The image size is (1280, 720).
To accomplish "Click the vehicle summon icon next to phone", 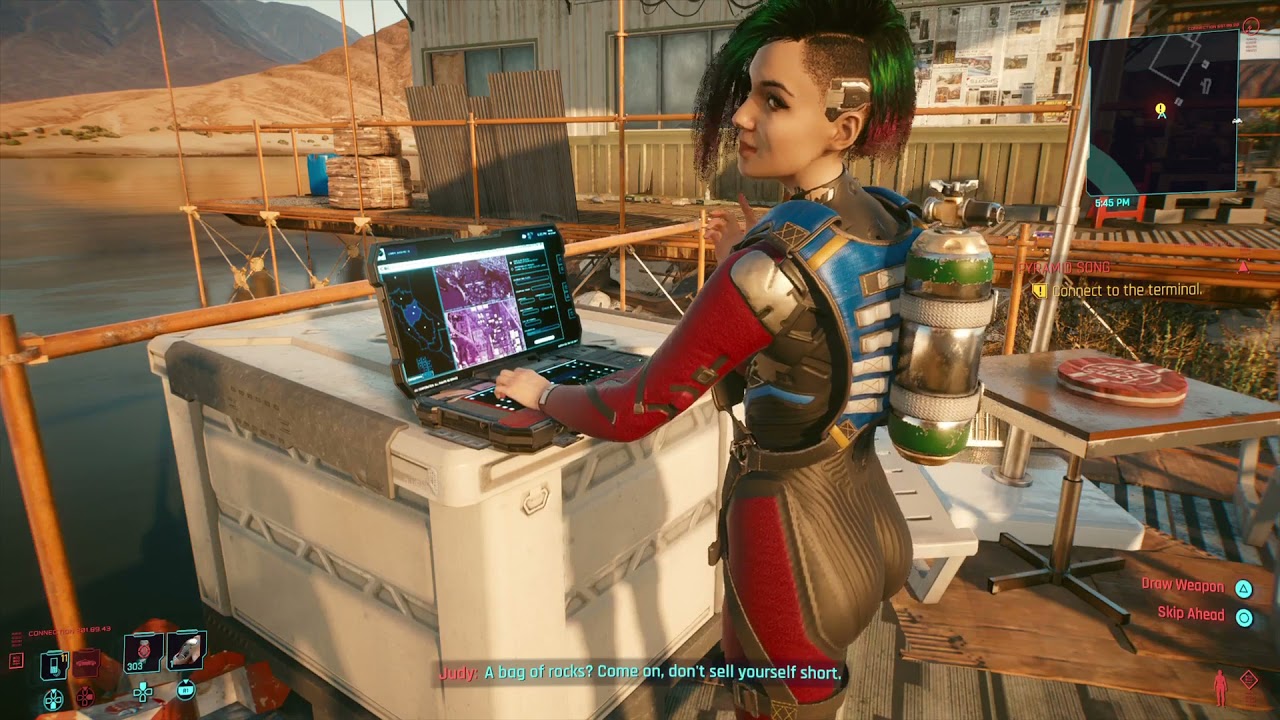I will coord(87,661).
